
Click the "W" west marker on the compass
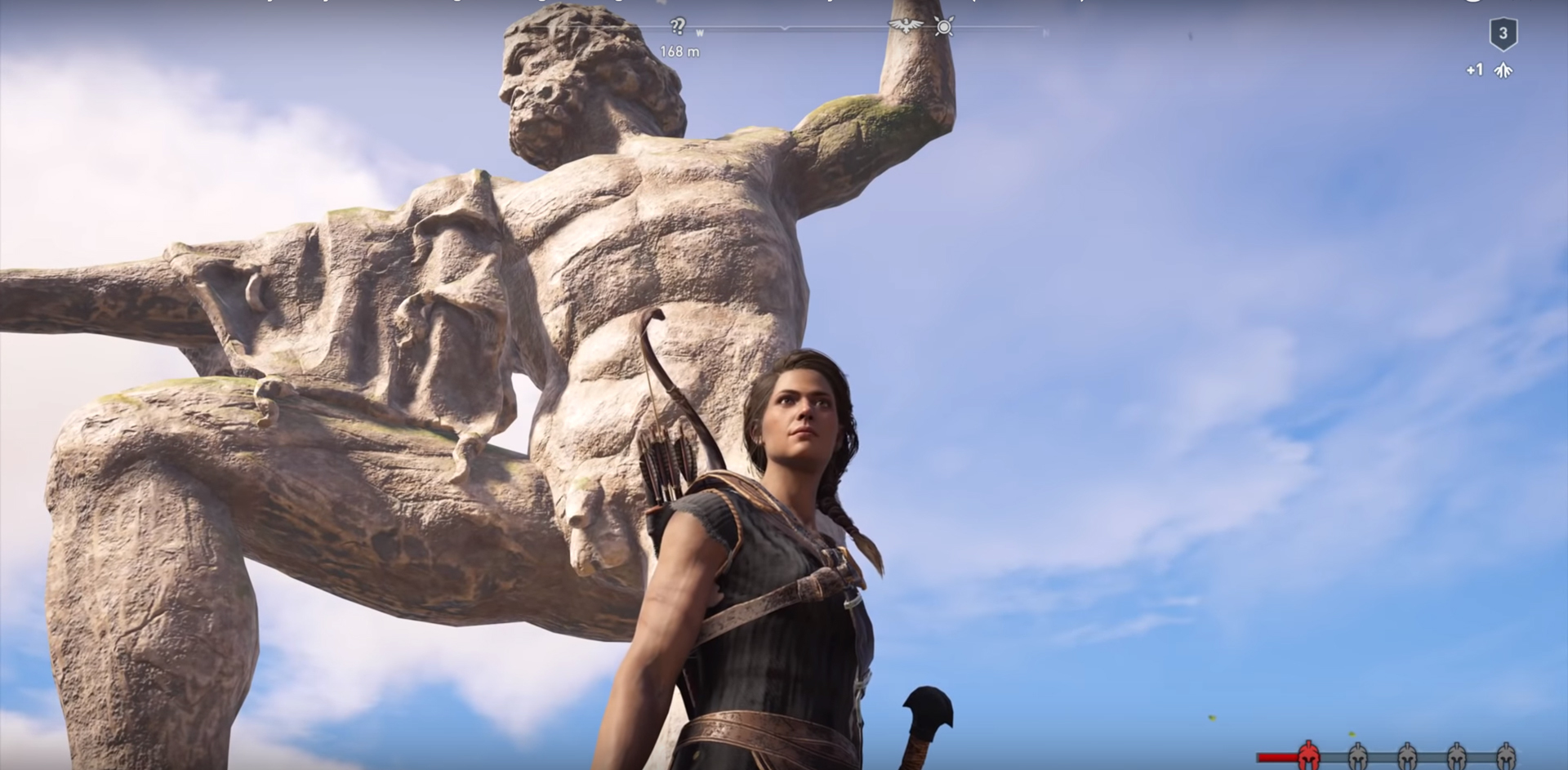[699, 30]
